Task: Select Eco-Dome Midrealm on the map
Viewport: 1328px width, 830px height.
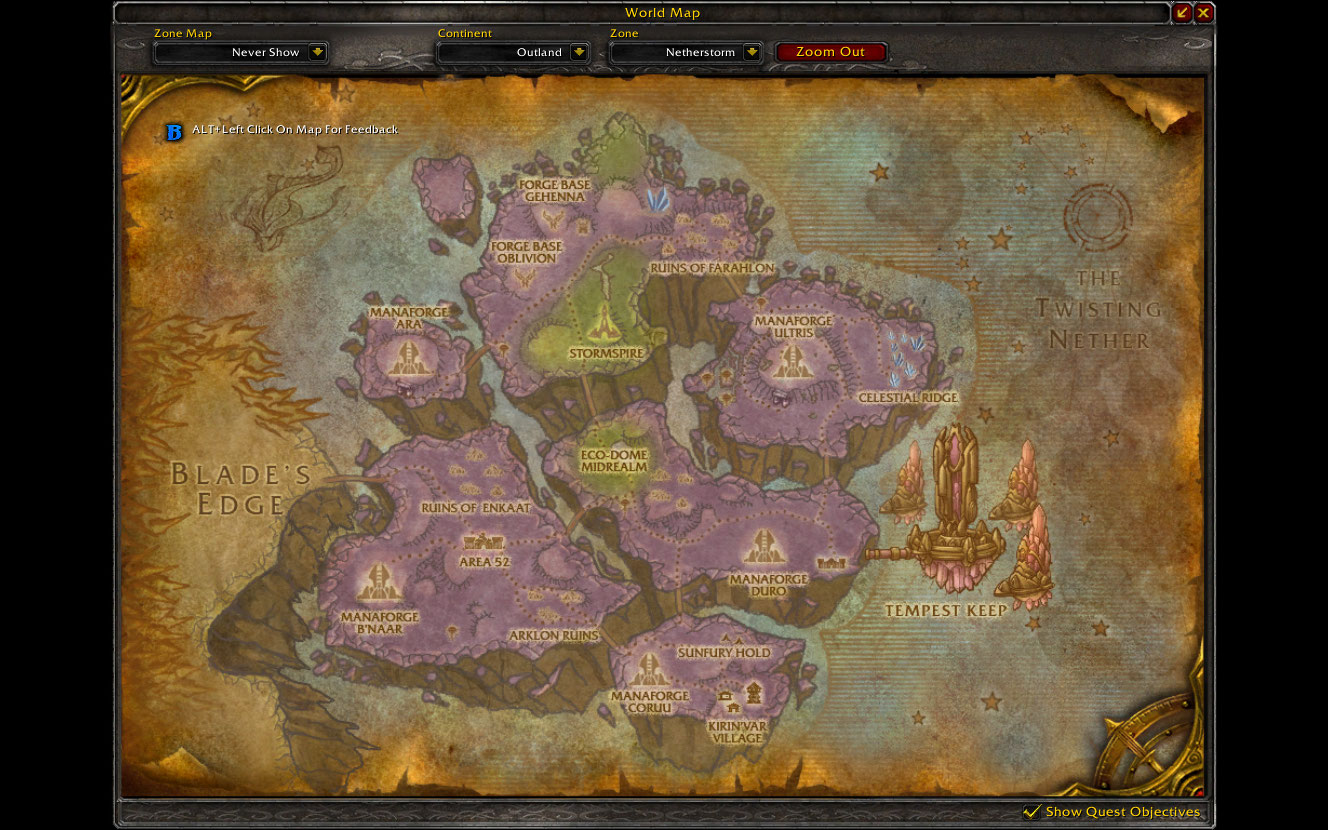Action: (614, 460)
